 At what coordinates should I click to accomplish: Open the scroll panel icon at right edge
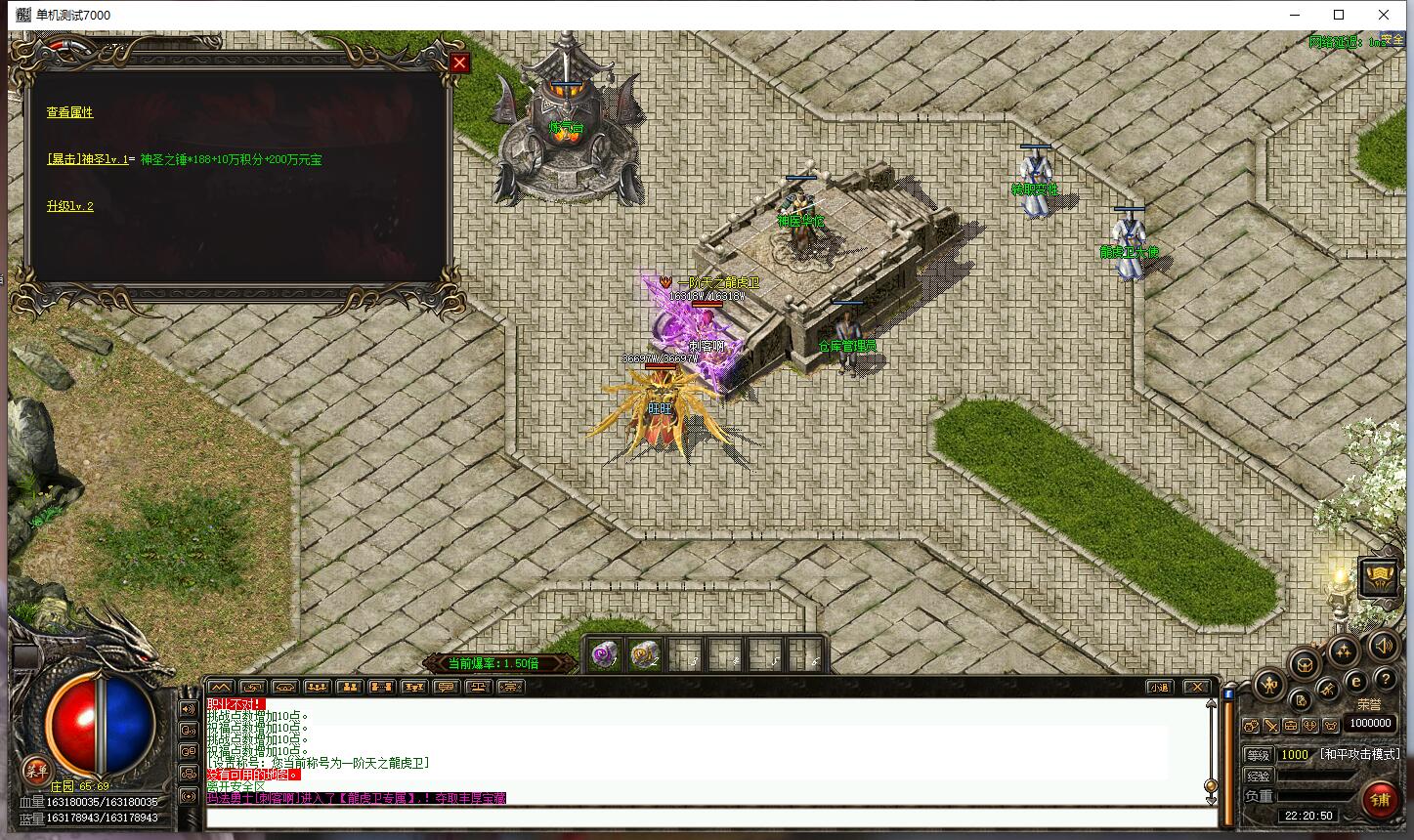click(1378, 577)
